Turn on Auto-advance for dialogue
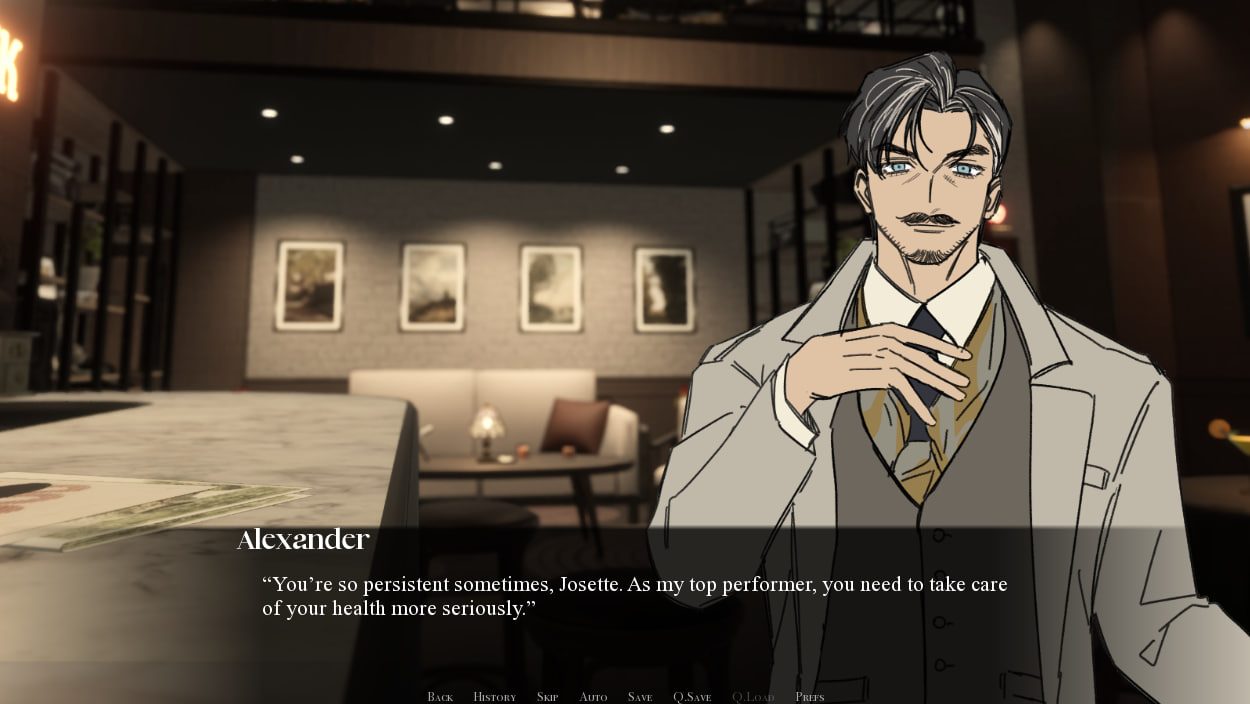 [x=593, y=697]
